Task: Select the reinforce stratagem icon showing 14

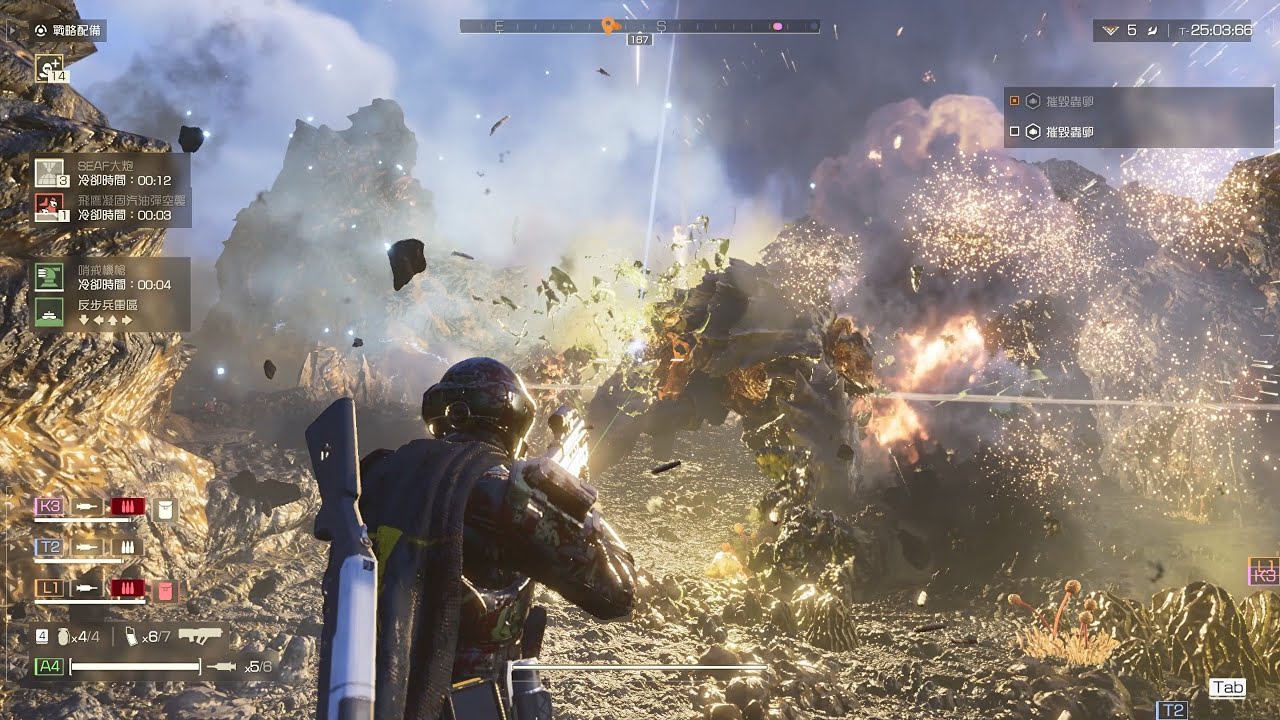Action: 50,68
